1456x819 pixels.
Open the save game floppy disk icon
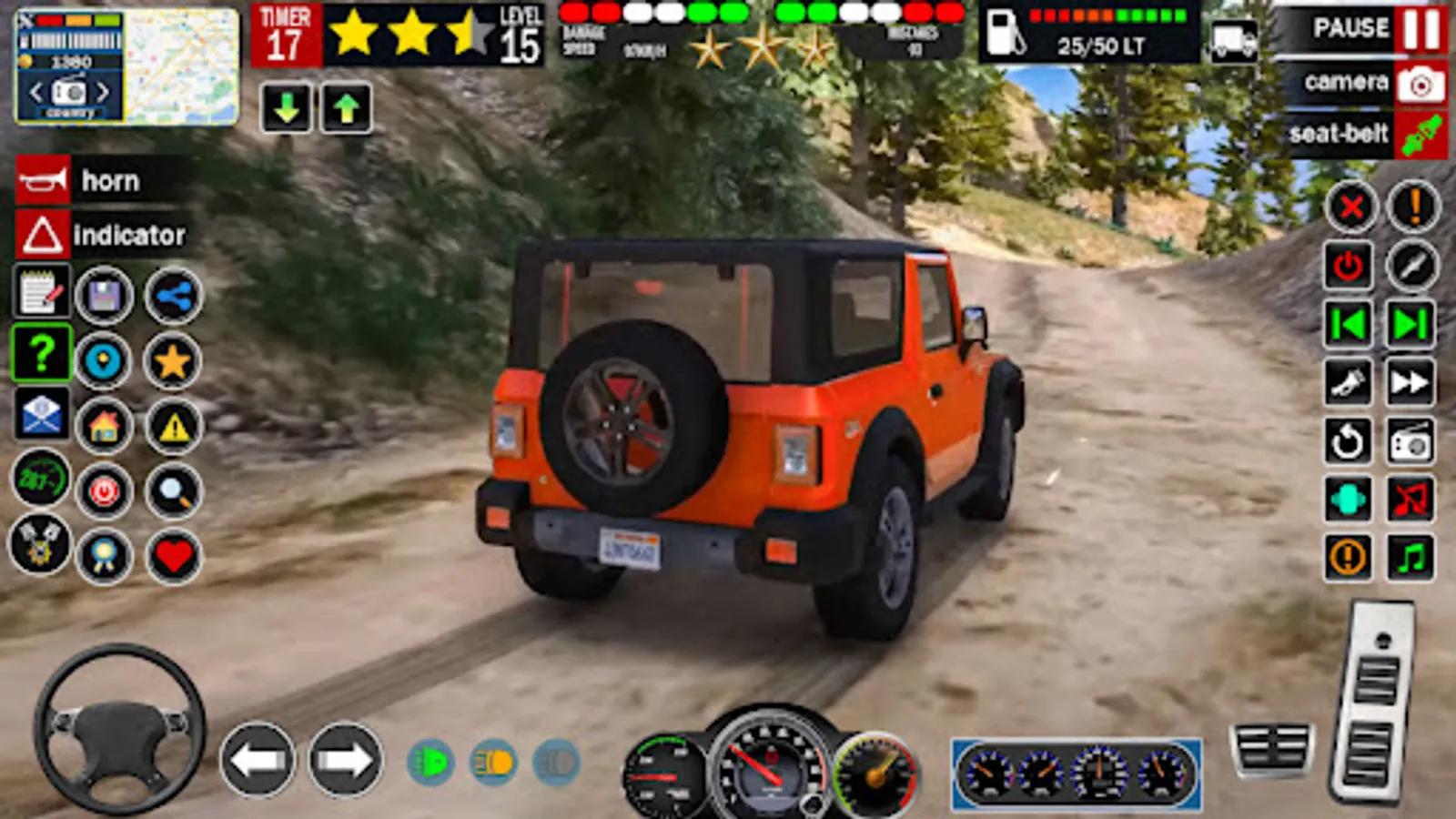tap(105, 296)
